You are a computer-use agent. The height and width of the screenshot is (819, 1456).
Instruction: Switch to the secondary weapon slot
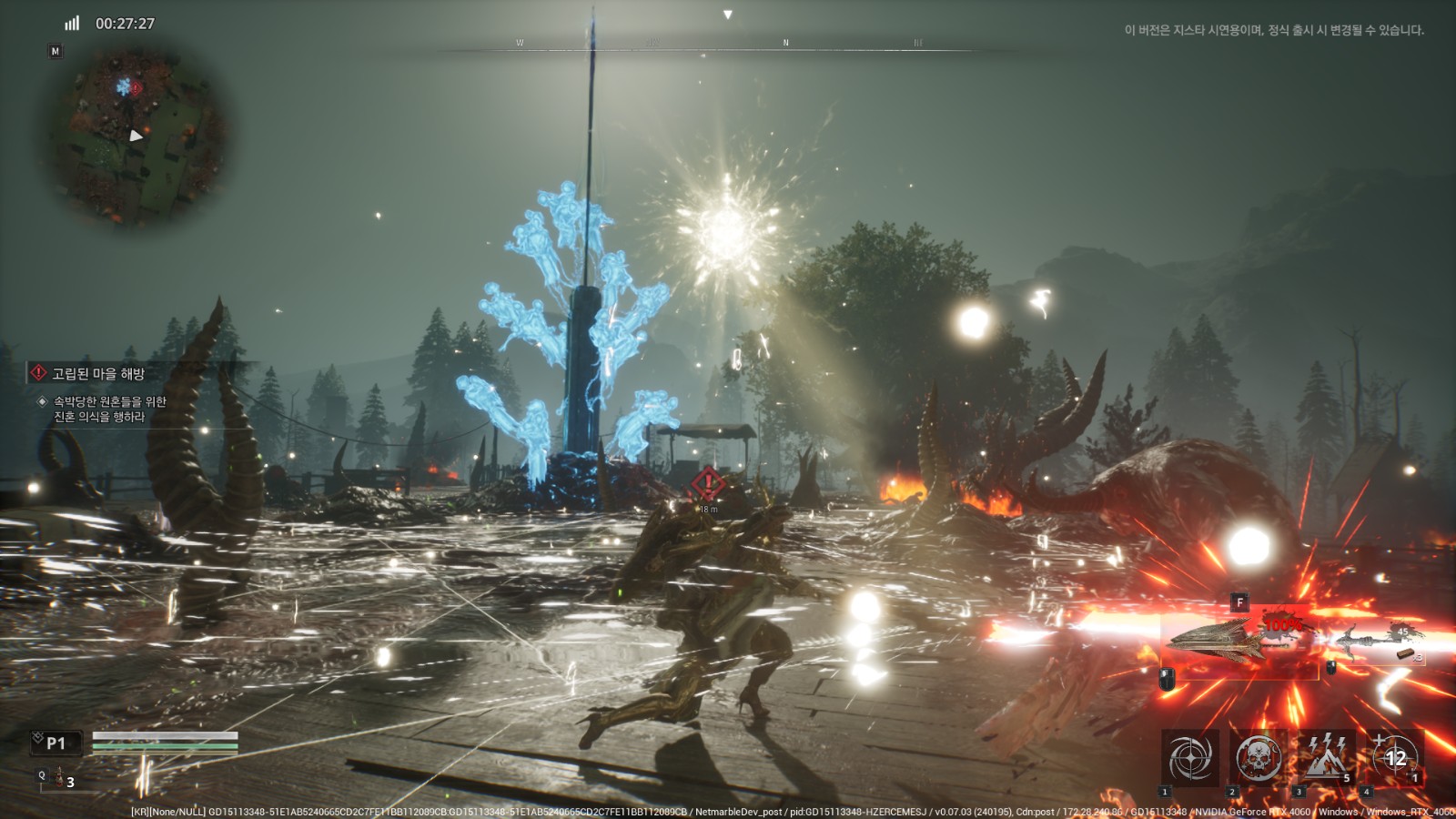[1376, 641]
